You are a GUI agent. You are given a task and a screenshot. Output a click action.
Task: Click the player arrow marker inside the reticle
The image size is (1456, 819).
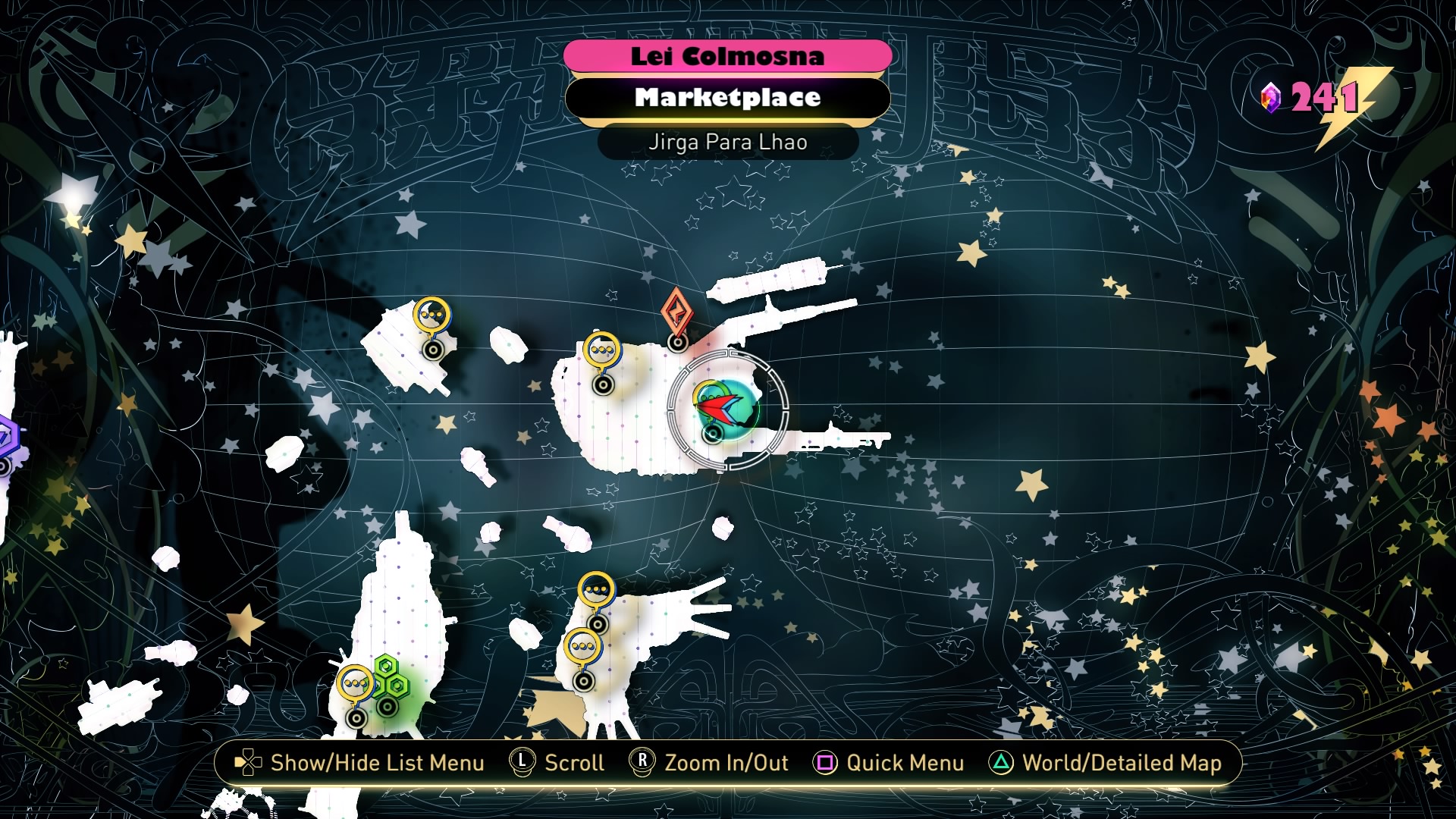[718, 407]
